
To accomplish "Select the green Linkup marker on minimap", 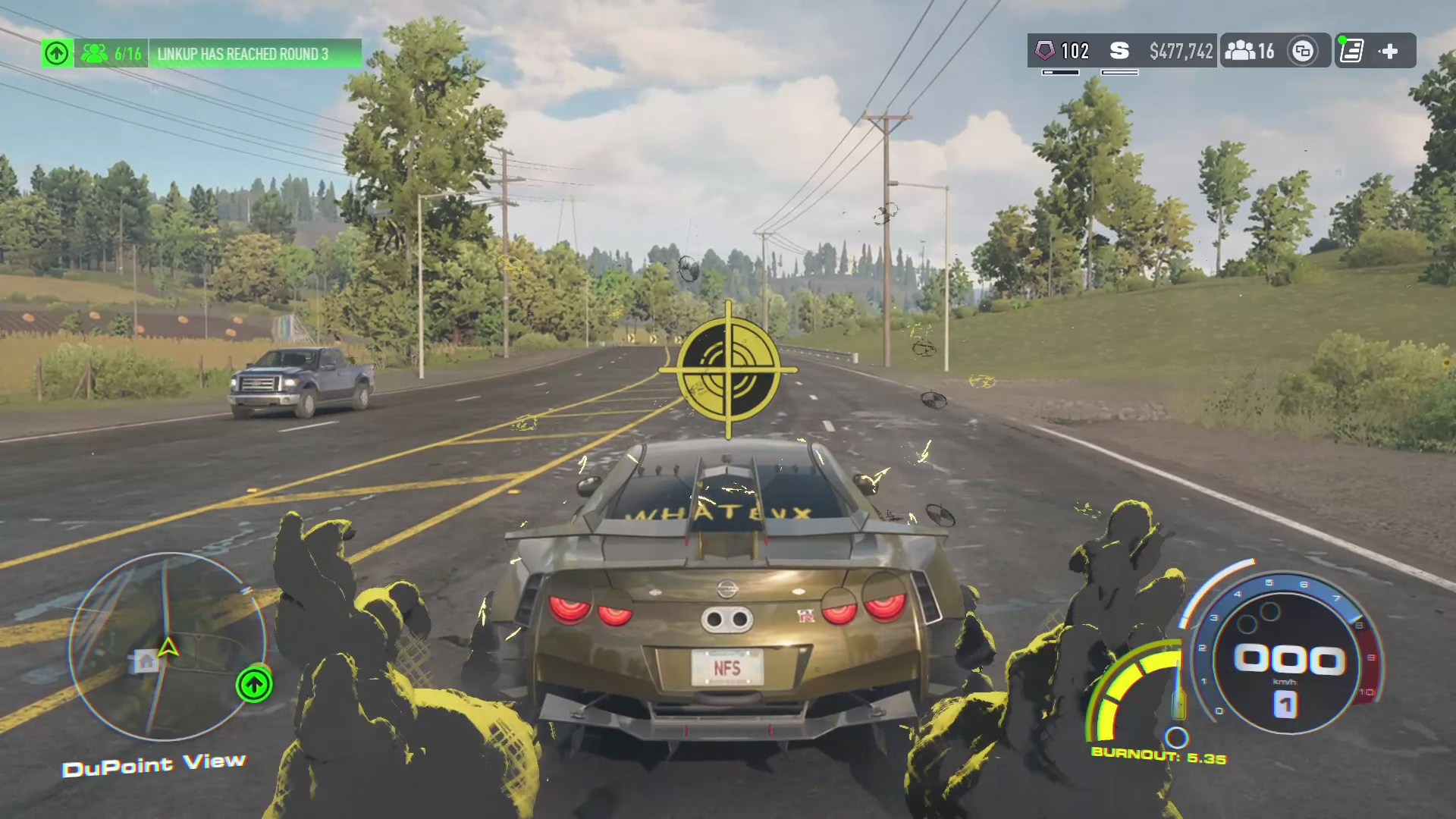I will tap(254, 685).
